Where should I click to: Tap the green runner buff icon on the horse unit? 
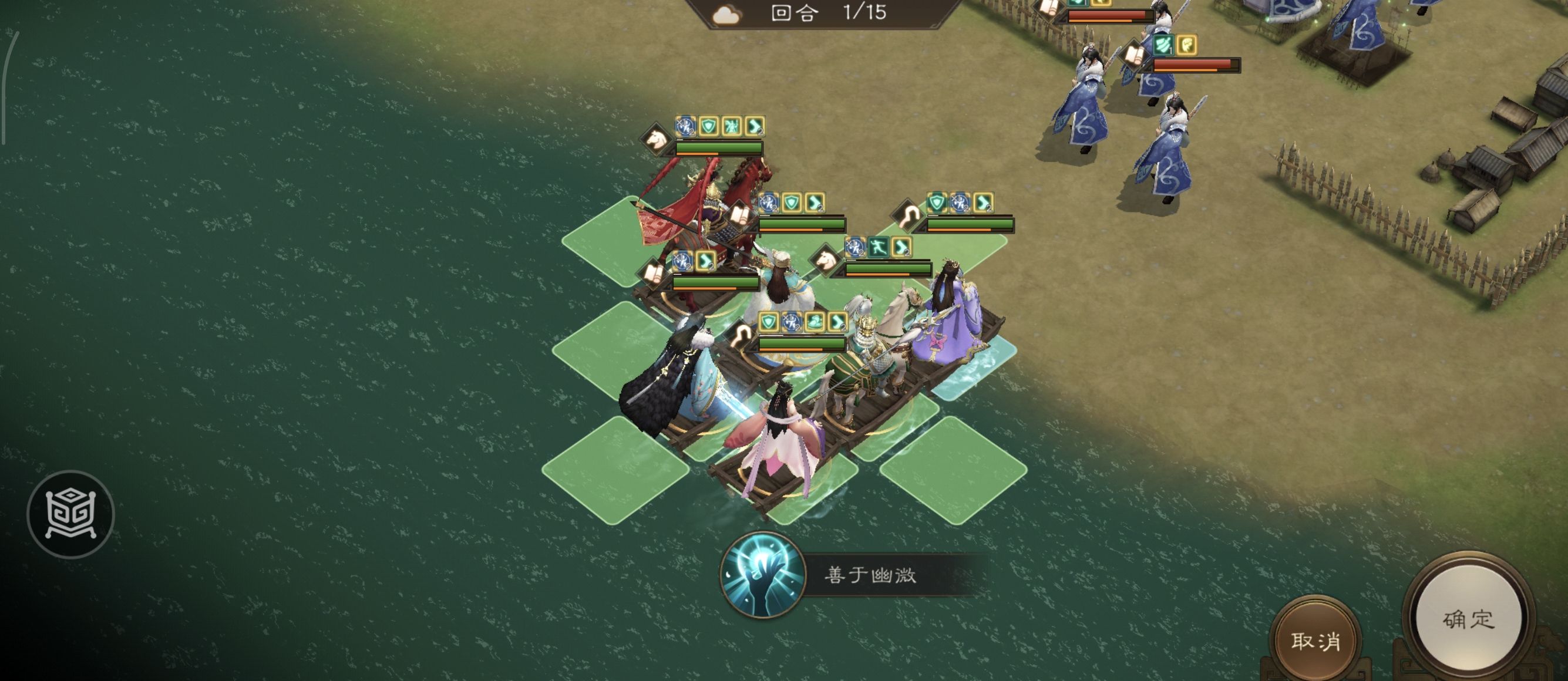[x=879, y=247]
